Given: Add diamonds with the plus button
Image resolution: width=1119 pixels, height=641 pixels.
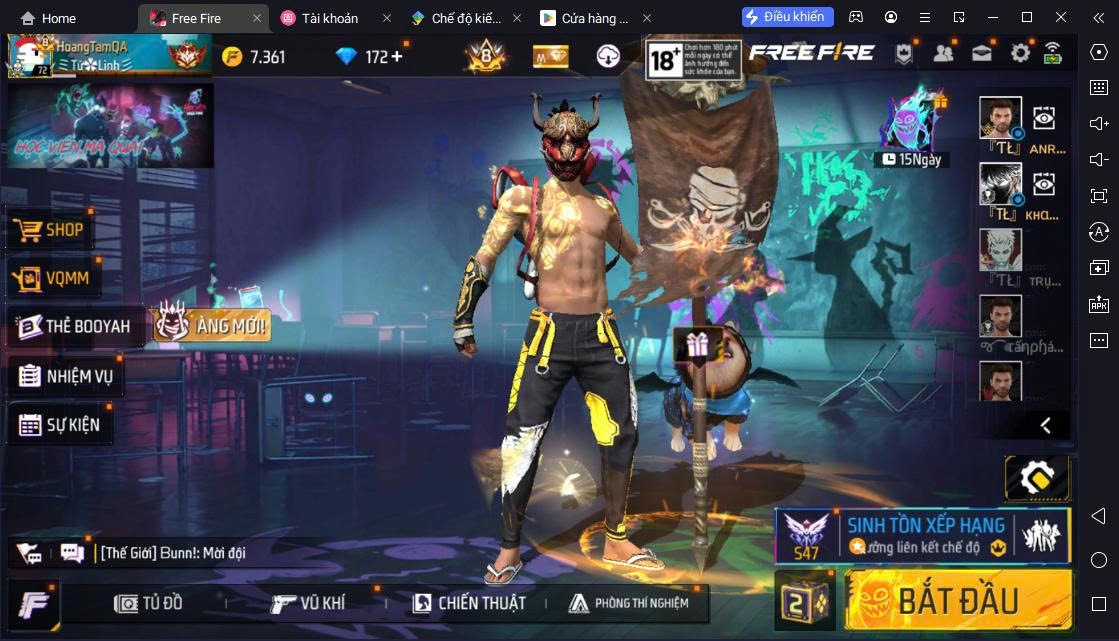Looking at the screenshot, I should click(397, 56).
